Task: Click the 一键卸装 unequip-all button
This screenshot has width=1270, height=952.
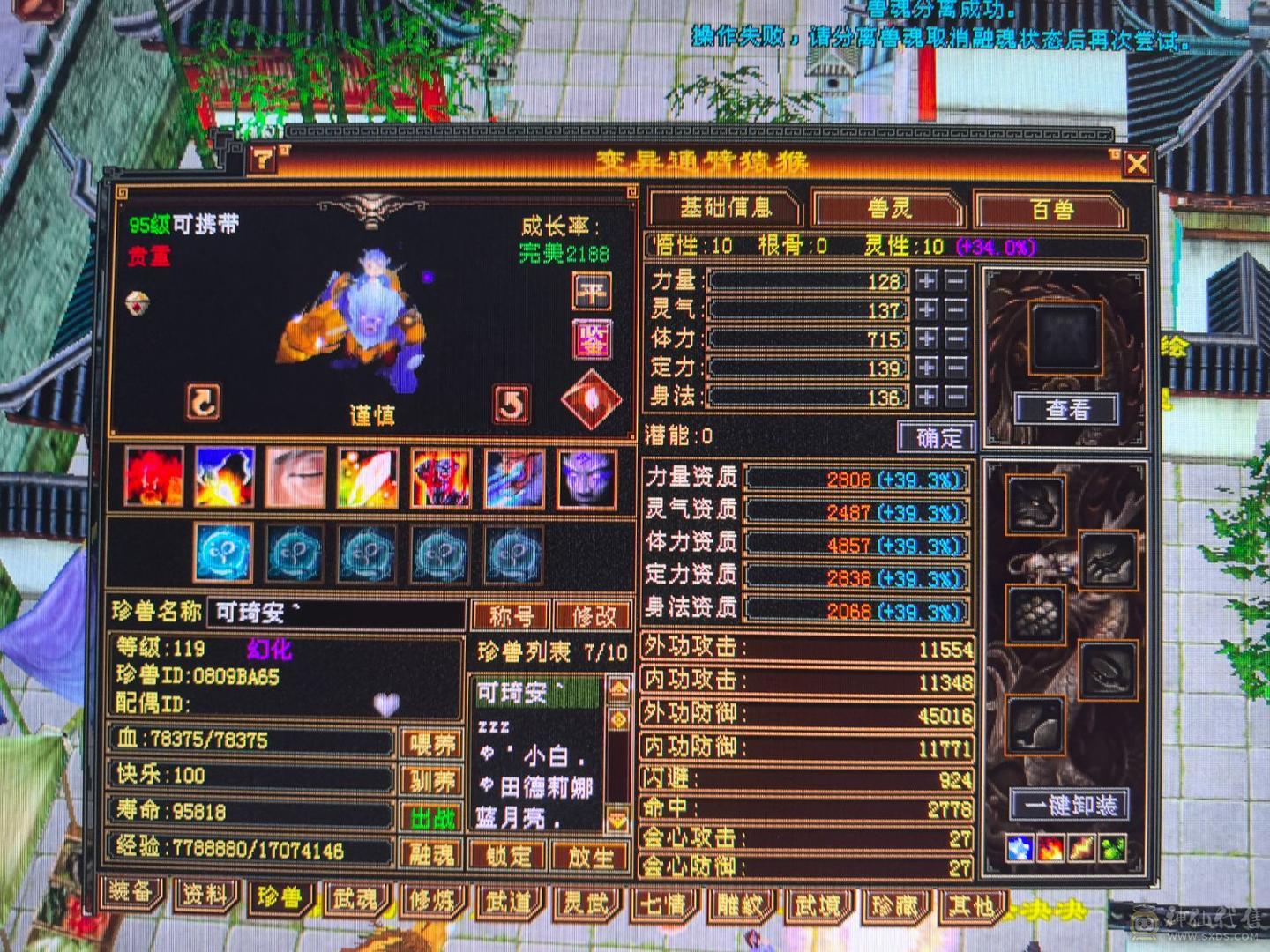Action: pos(1070,805)
